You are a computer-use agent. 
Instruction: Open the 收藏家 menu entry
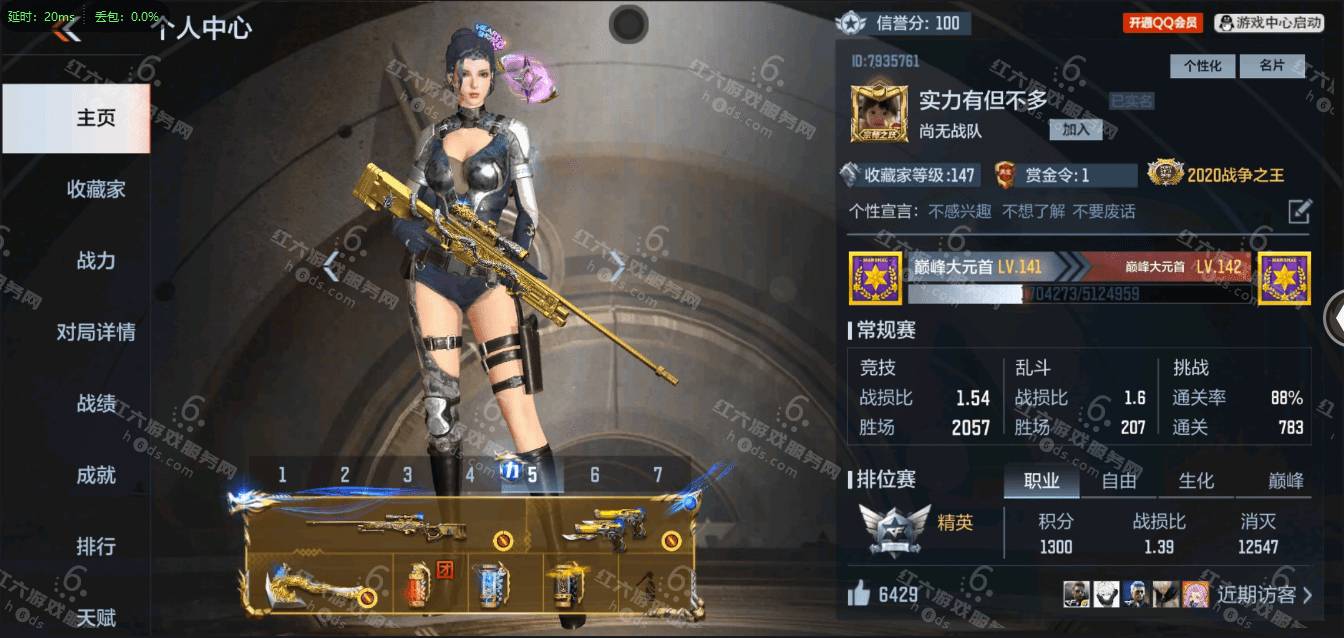96,189
